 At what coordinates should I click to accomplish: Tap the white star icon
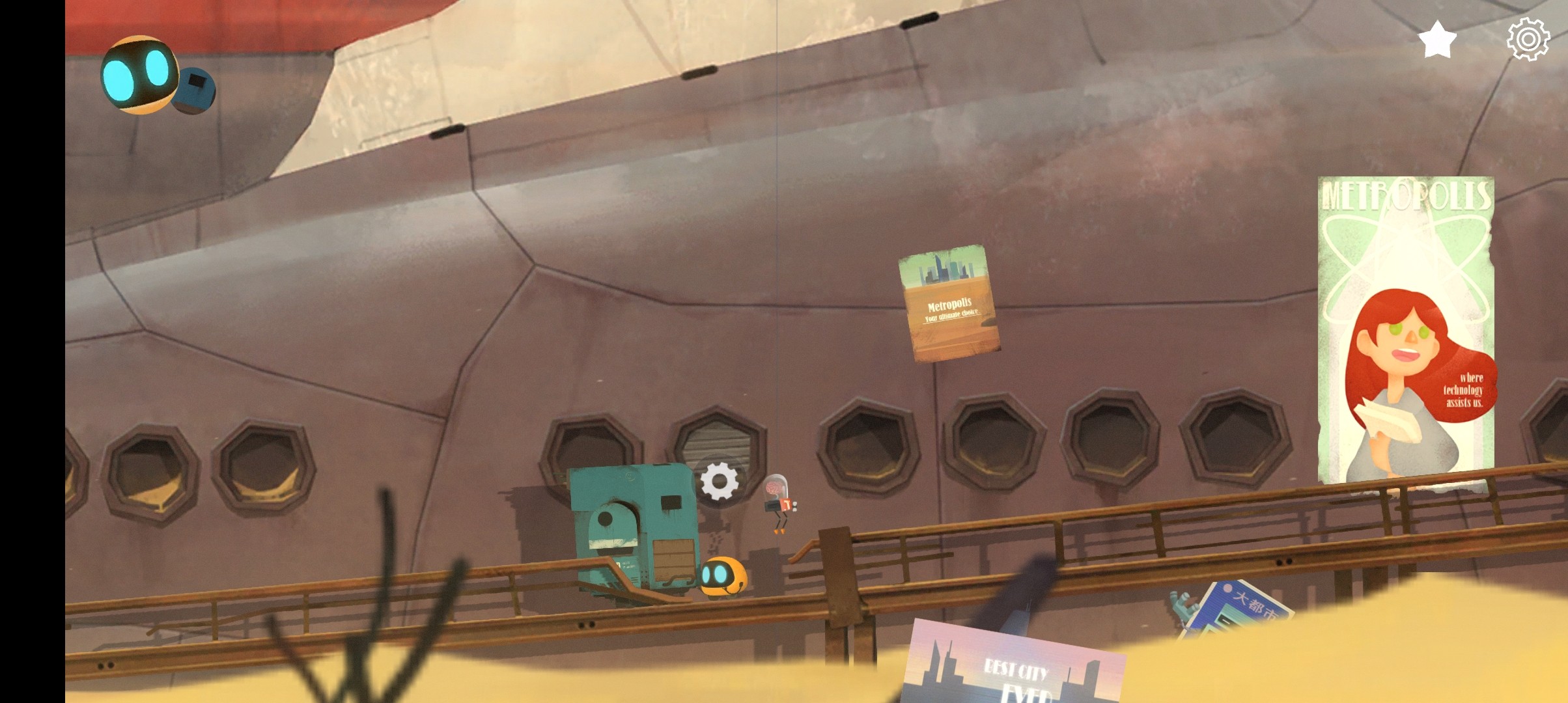click(1437, 40)
